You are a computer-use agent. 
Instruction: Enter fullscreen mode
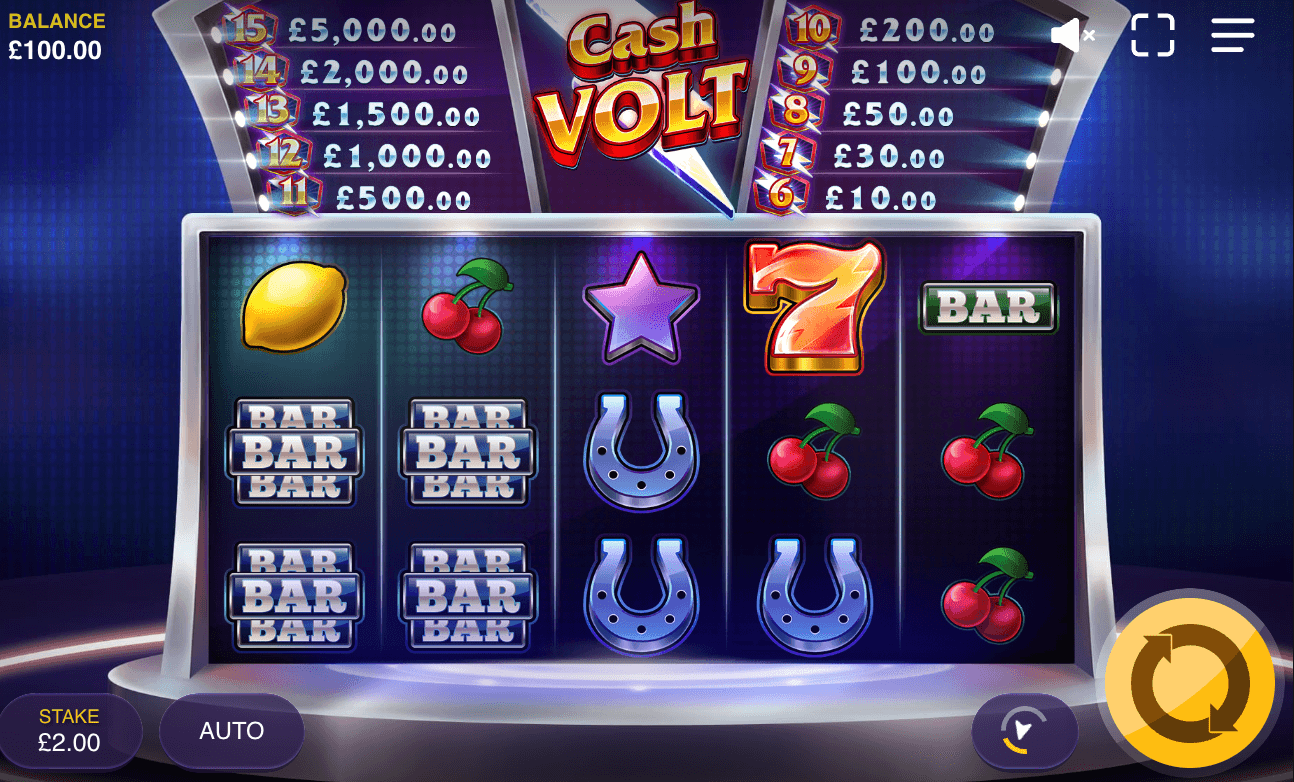tap(1152, 35)
